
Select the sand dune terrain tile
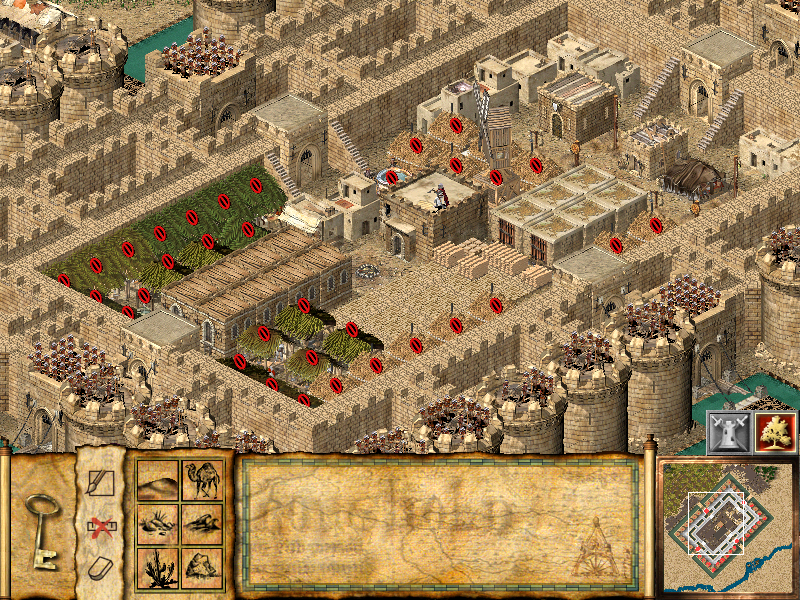(158, 482)
